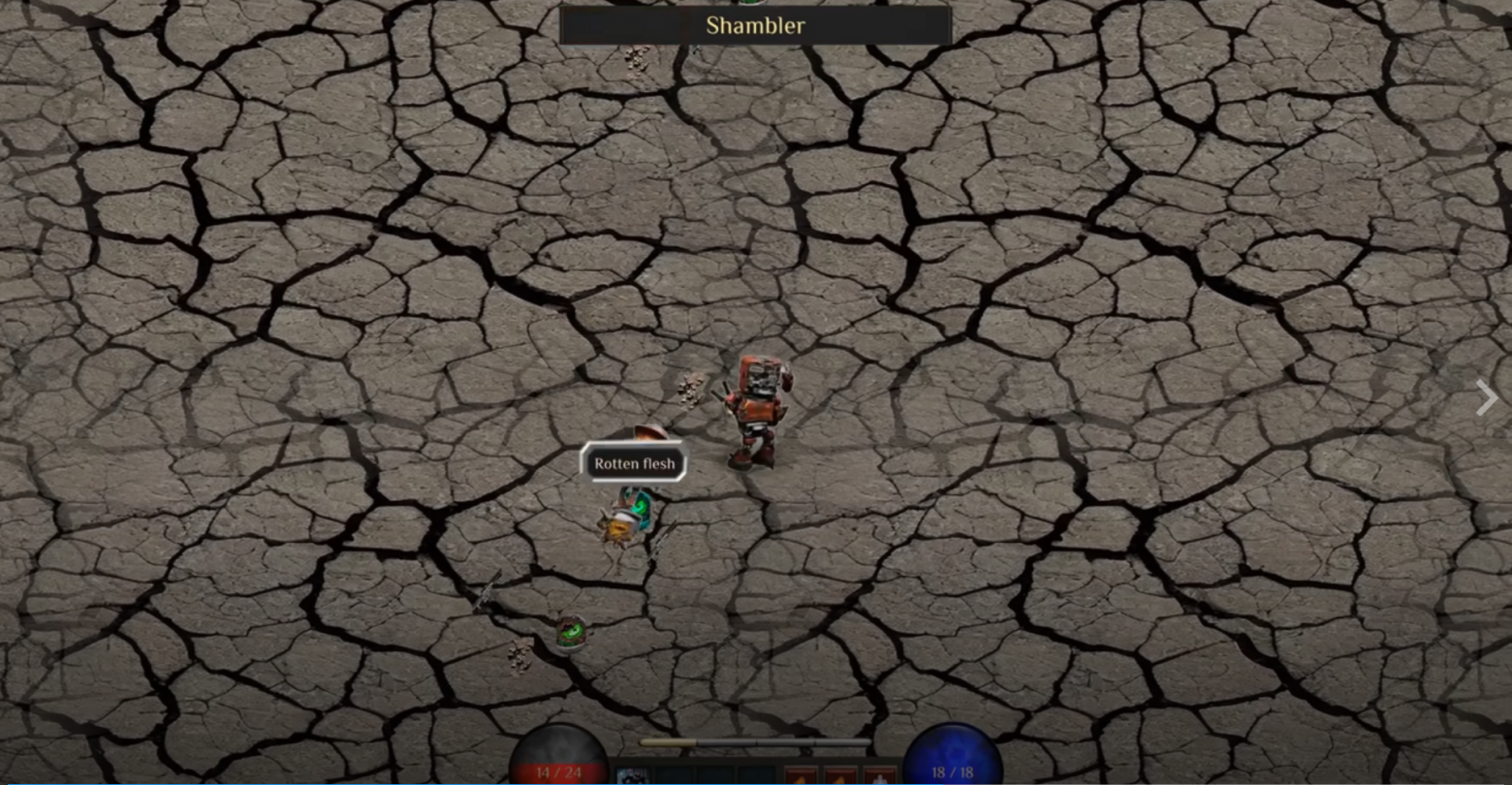The image size is (1512, 785).
Task: Pick up the Rotten flesh item
Action: pyautogui.click(x=634, y=463)
